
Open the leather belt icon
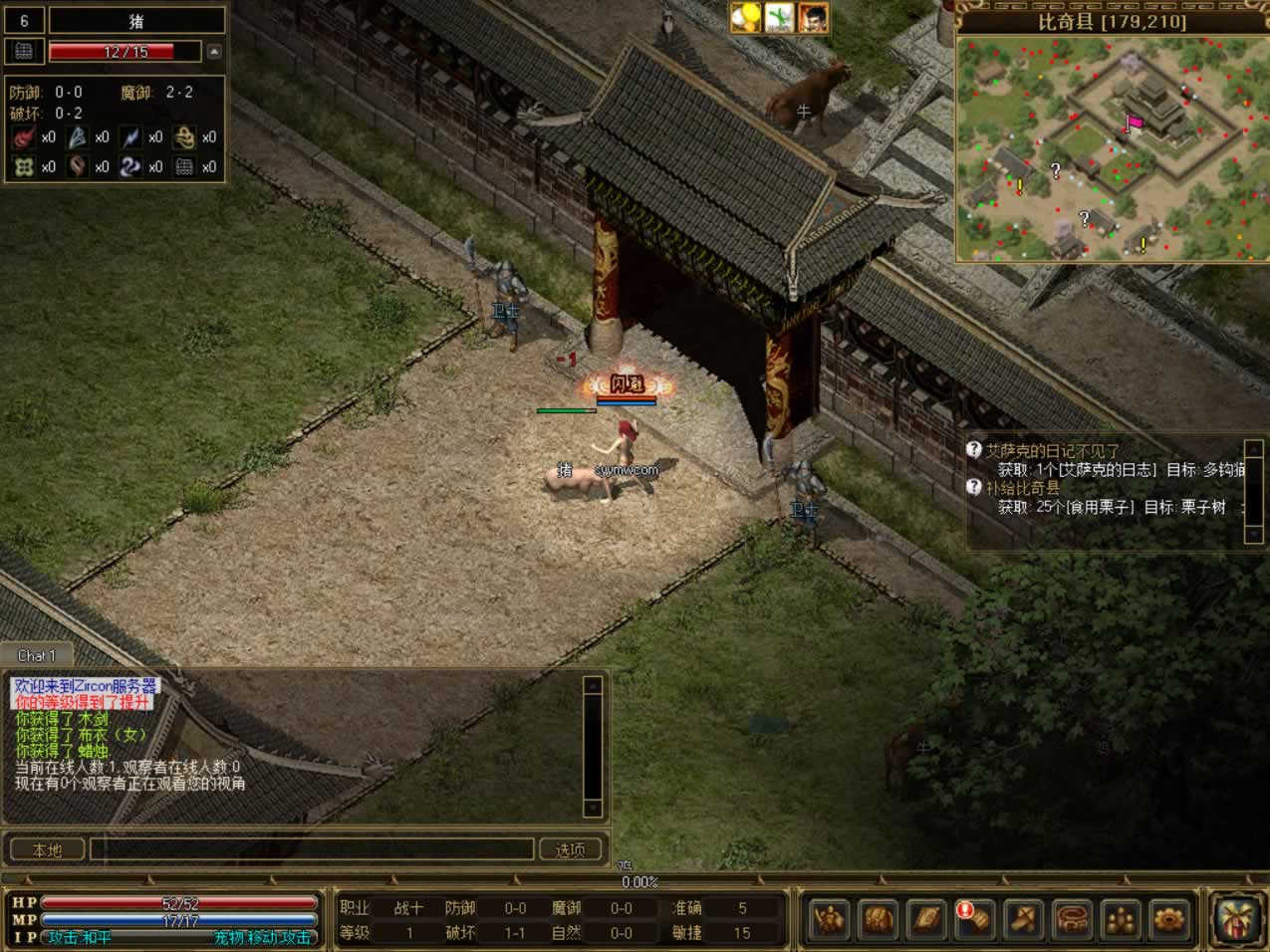pos(1072,917)
